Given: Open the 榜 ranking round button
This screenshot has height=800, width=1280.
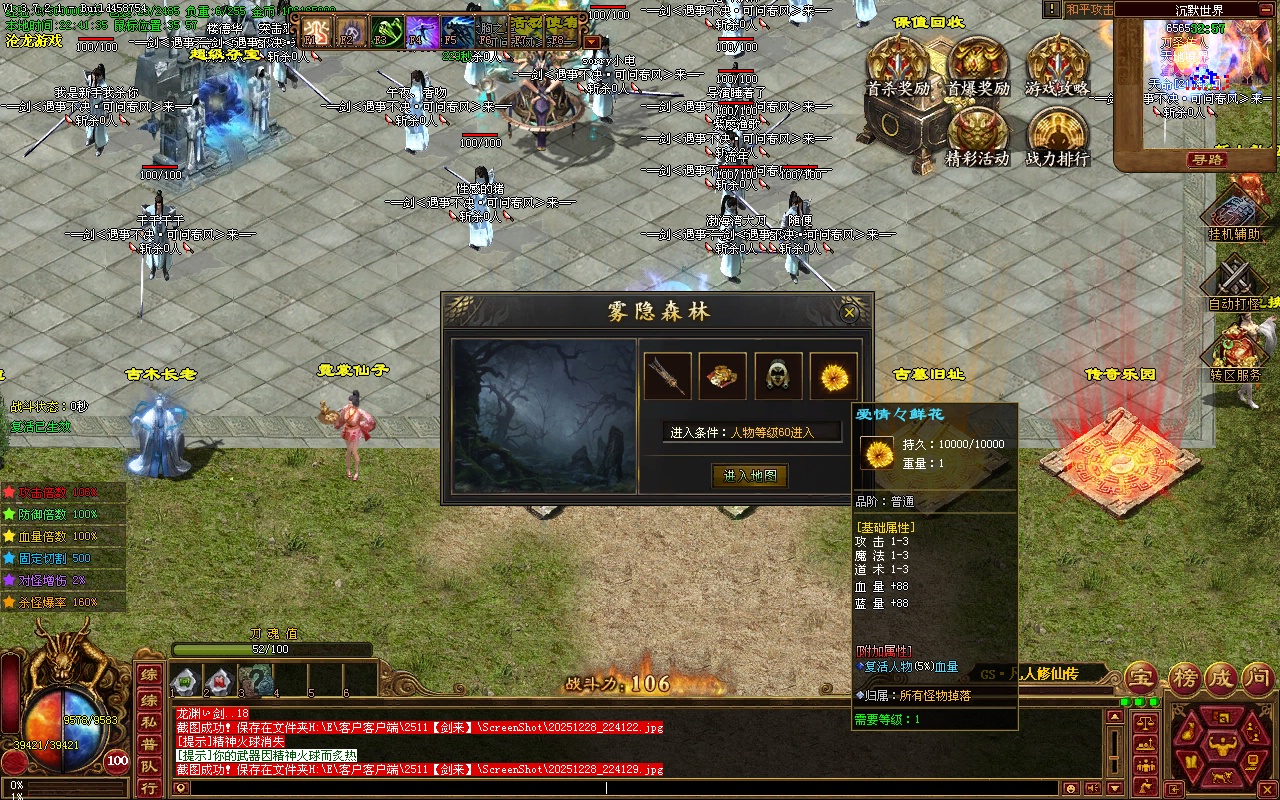Looking at the screenshot, I should (x=1185, y=678).
